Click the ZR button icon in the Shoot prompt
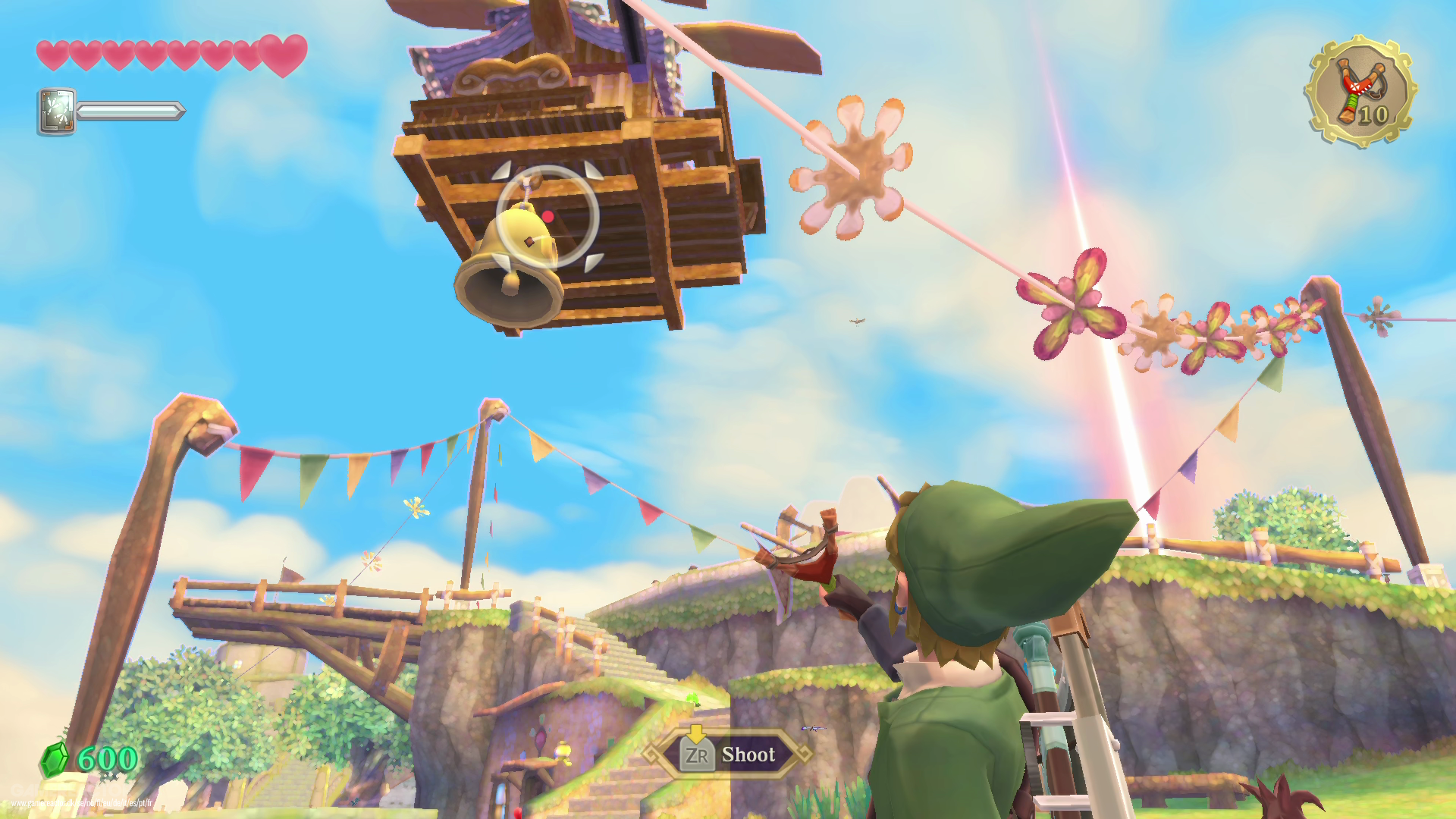Viewport: 1456px width, 819px height. click(698, 755)
